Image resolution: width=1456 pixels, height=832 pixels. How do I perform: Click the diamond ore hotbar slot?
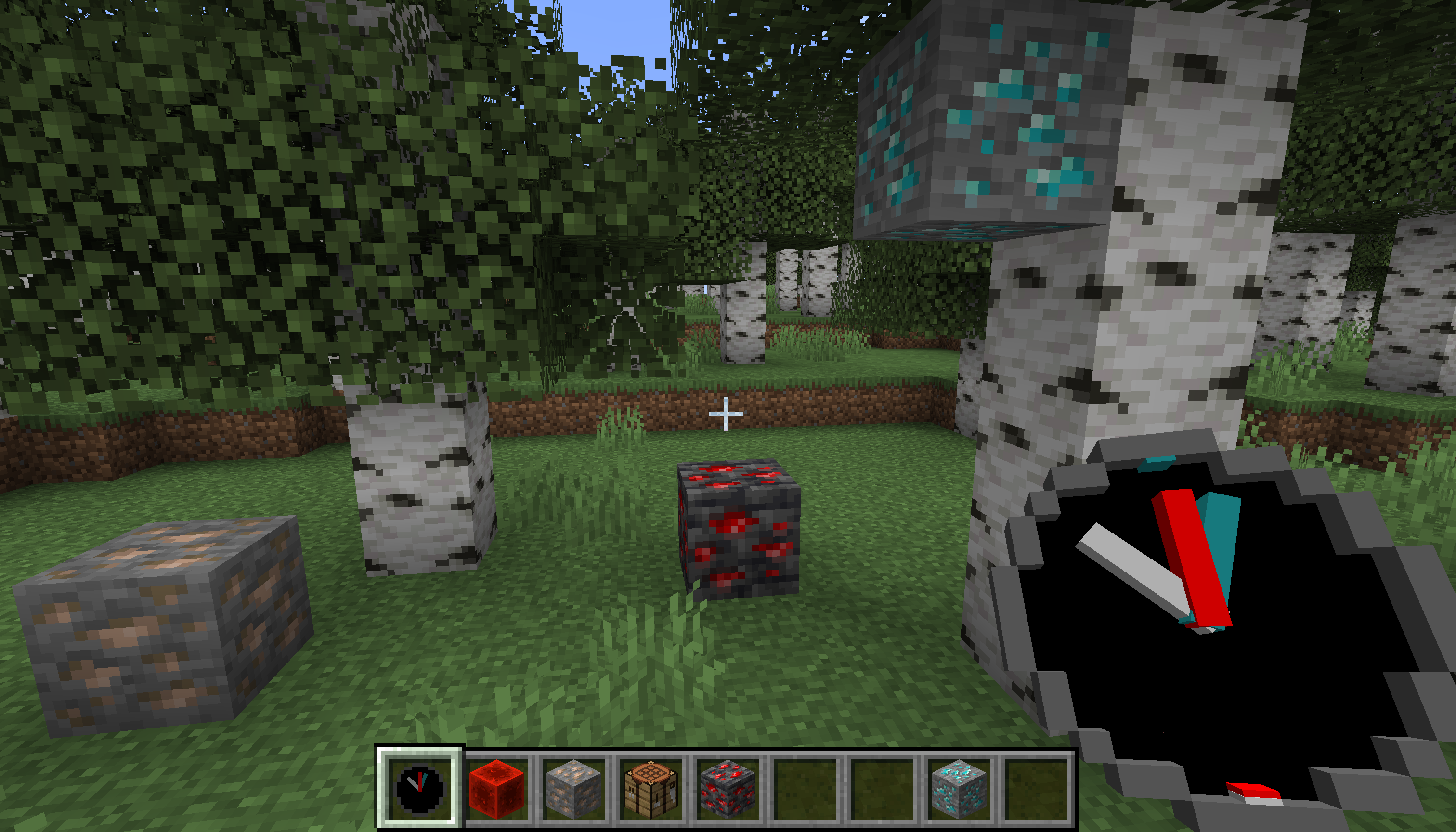[x=959, y=789]
